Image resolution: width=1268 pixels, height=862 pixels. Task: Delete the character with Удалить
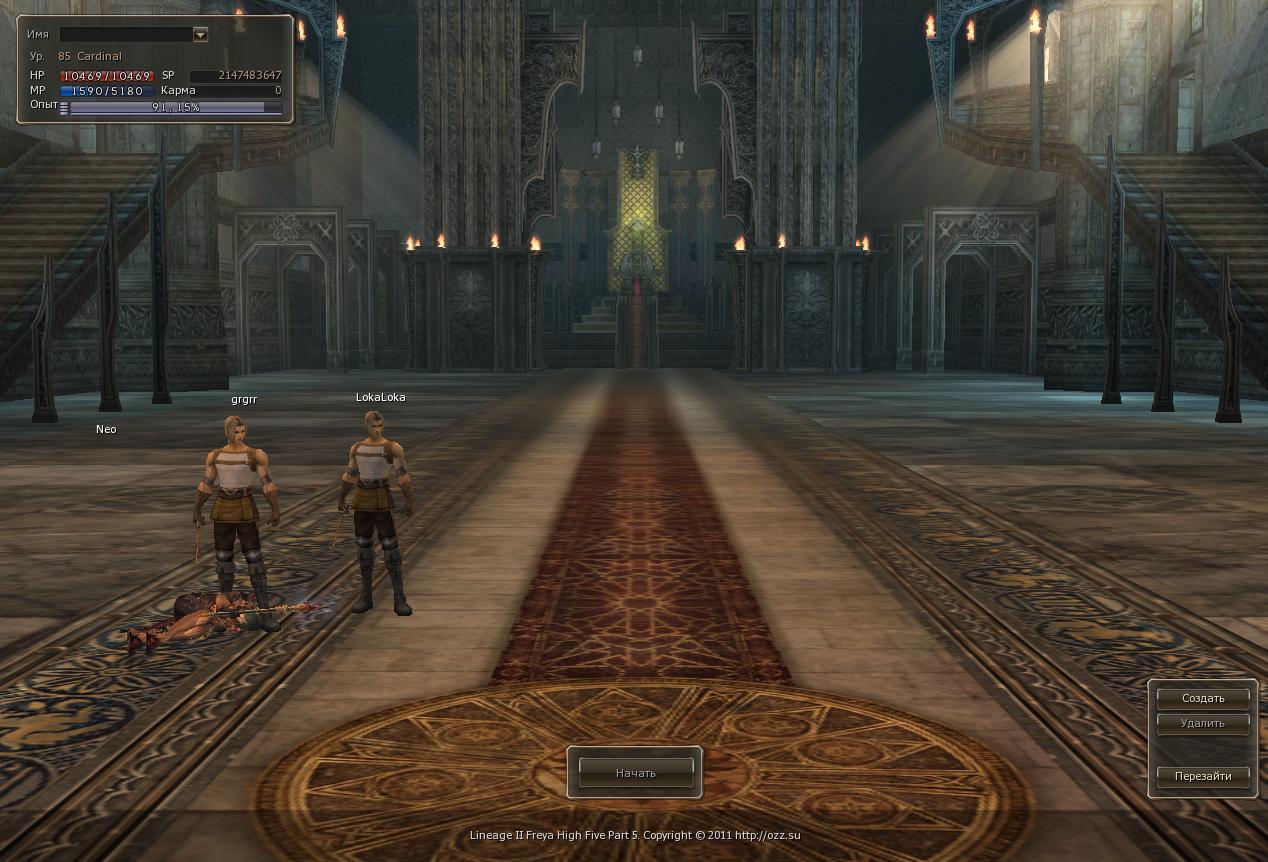1203,723
